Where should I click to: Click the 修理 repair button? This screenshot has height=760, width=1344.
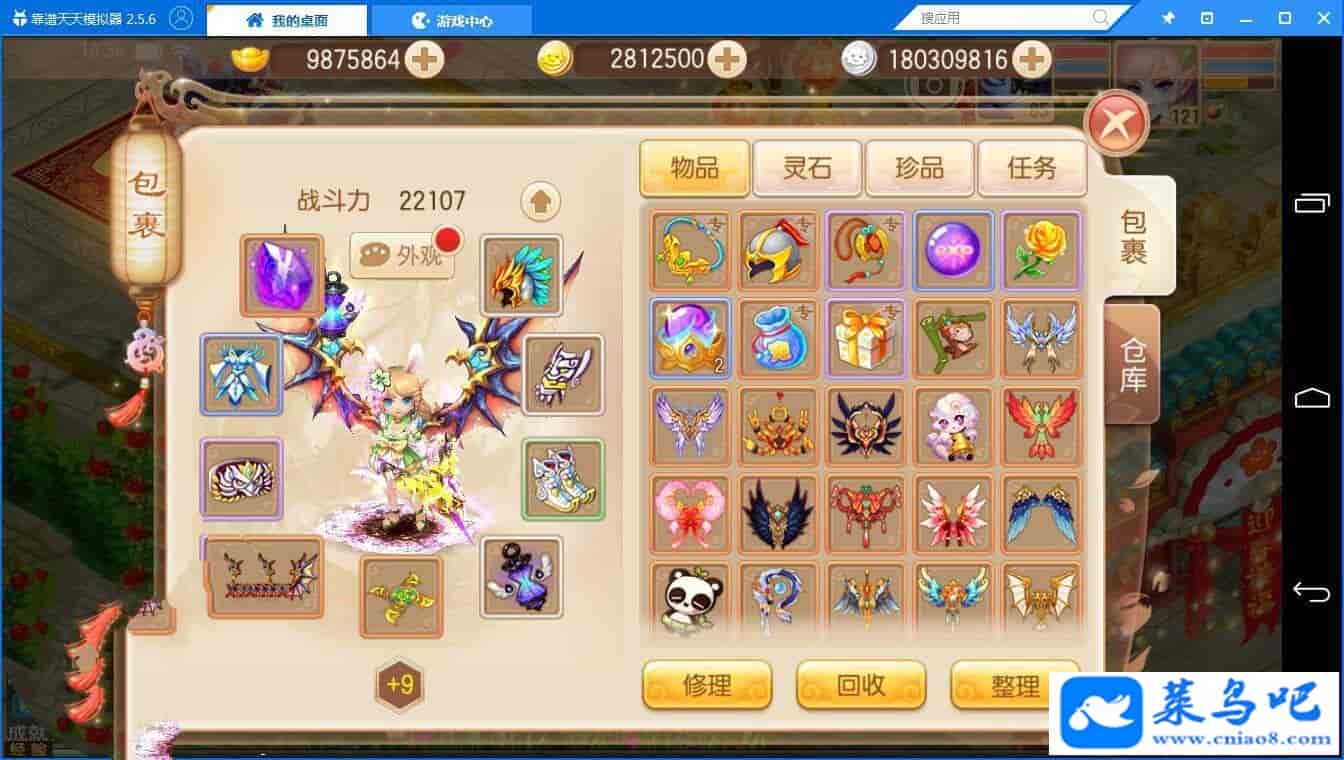tap(707, 685)
